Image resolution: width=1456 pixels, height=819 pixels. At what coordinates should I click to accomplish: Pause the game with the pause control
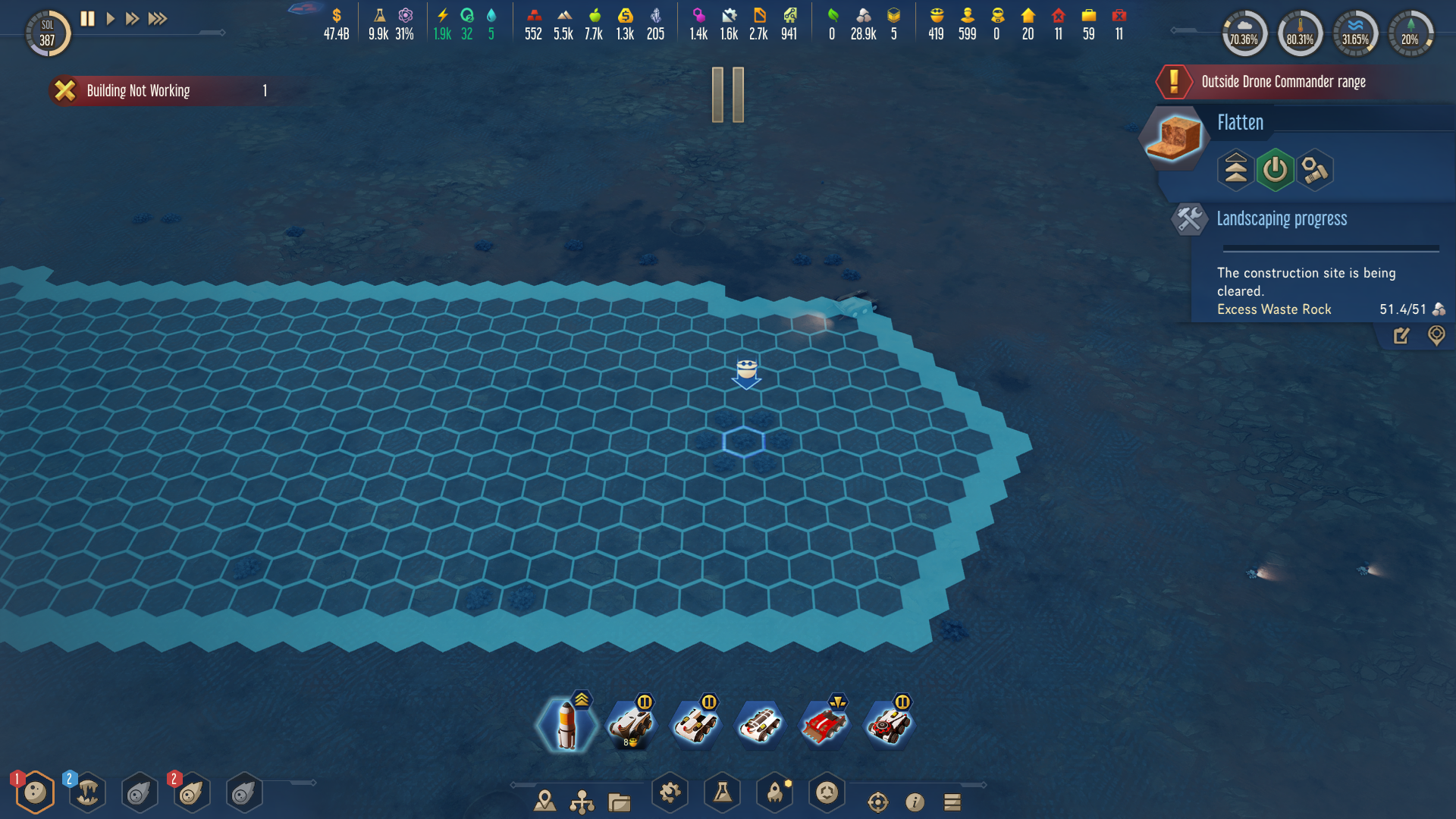(86, 19)
